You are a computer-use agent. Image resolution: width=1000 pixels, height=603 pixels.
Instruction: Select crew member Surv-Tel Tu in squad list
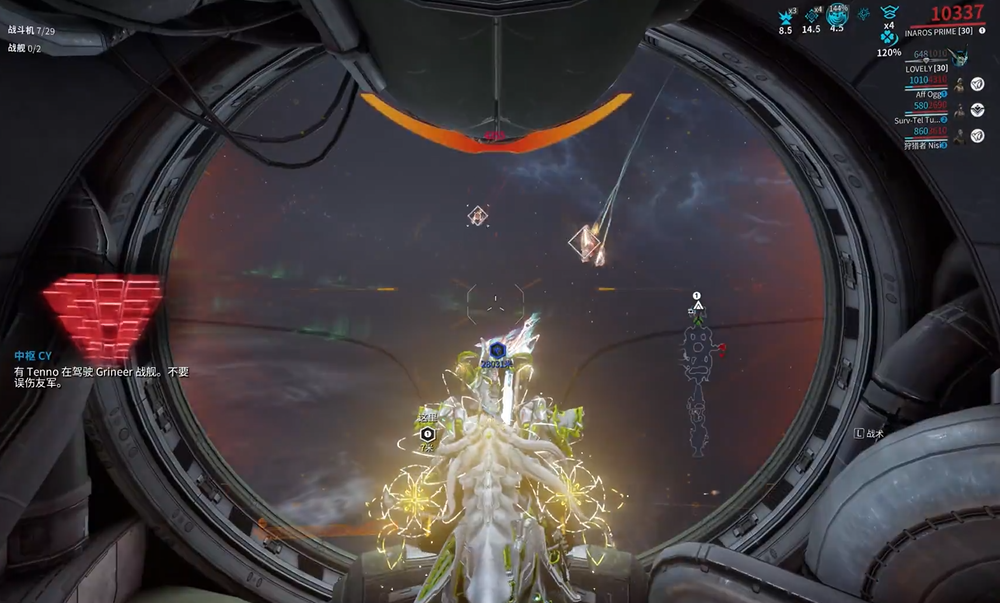[x=921, y=120]
